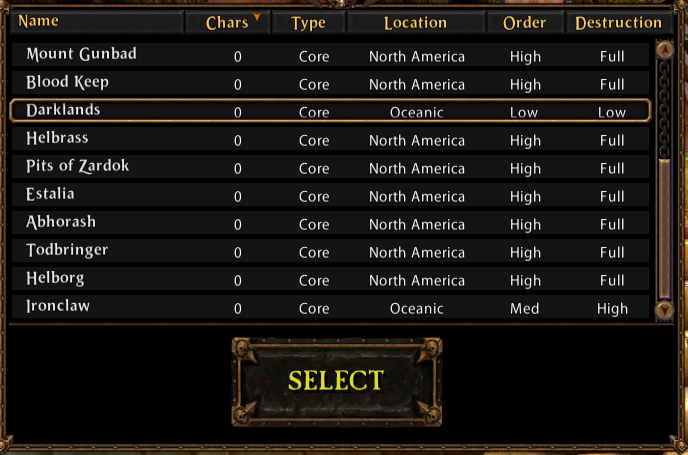Sort servers by Type header
The height and width of the screenshot is (455, 688).
coord(308,22)
